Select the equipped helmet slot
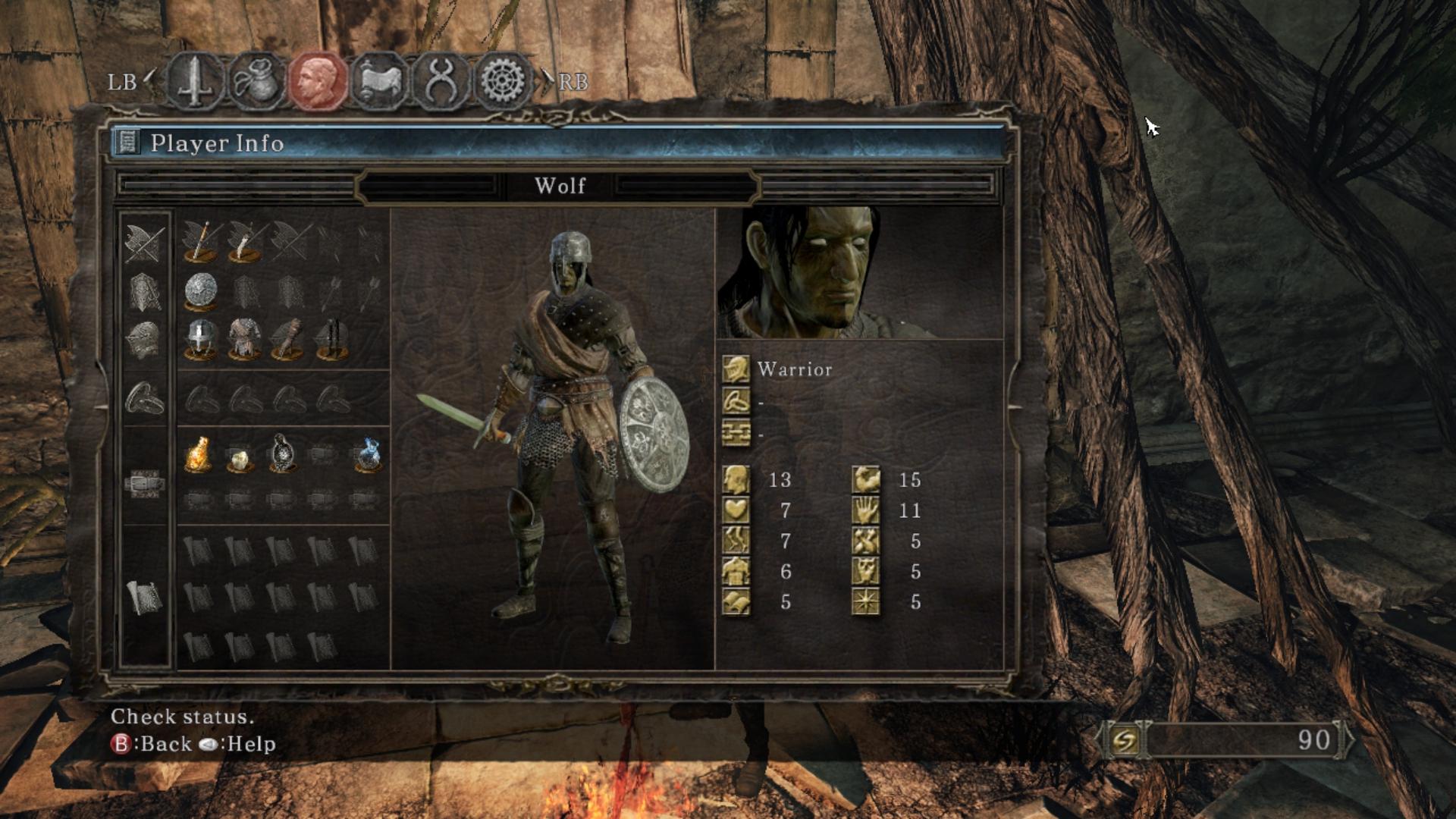Screen dimensions: 1456x819 pos(201,338)
